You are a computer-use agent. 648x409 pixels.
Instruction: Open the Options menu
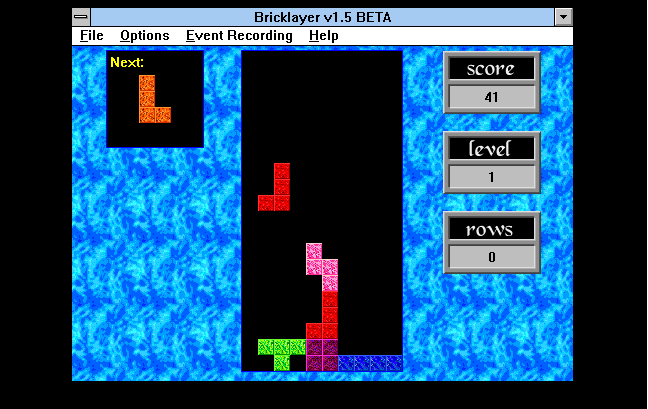pyautogui.click(x=144, y=36)
